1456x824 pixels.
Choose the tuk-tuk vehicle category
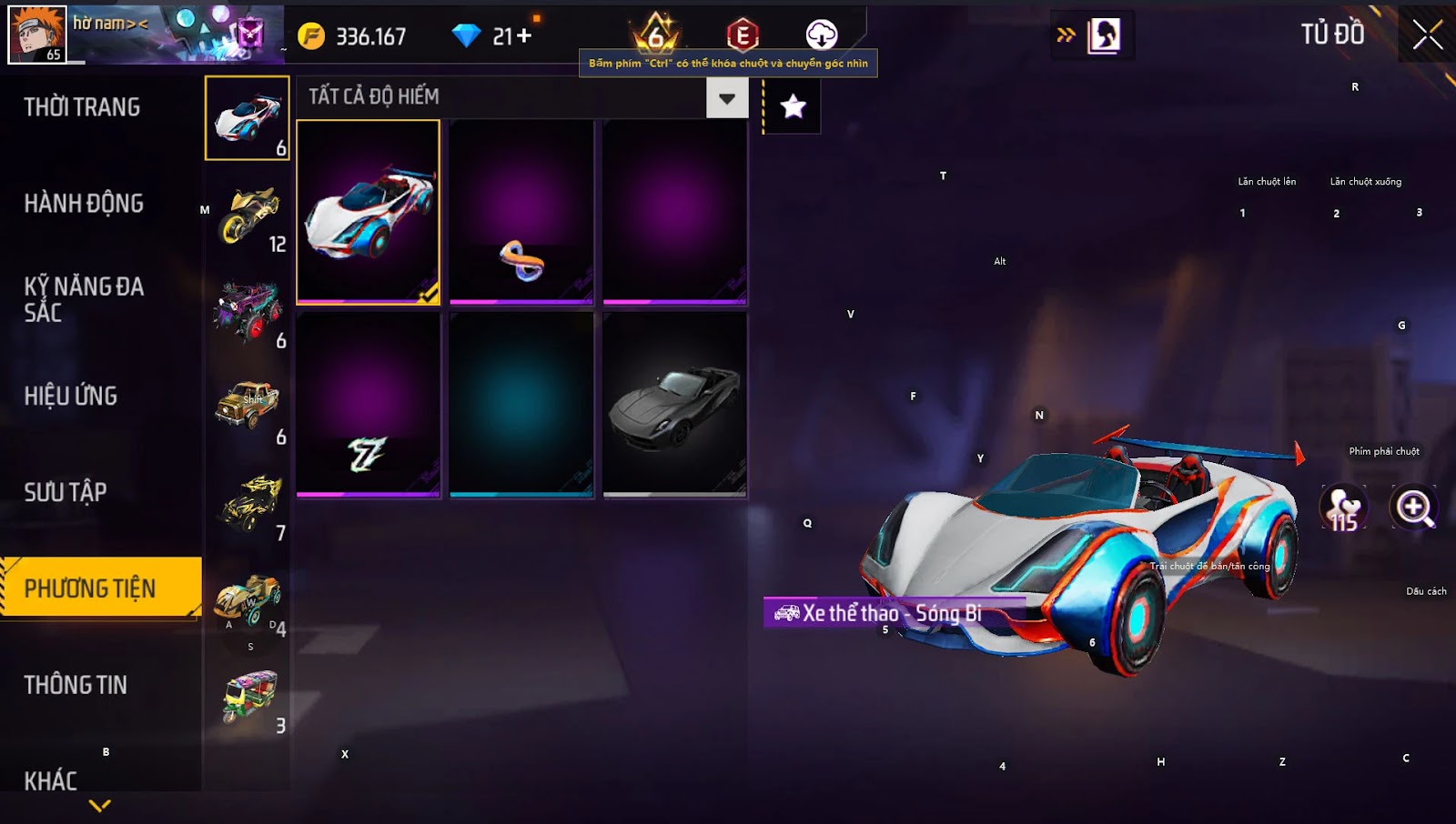click(248, 698)
